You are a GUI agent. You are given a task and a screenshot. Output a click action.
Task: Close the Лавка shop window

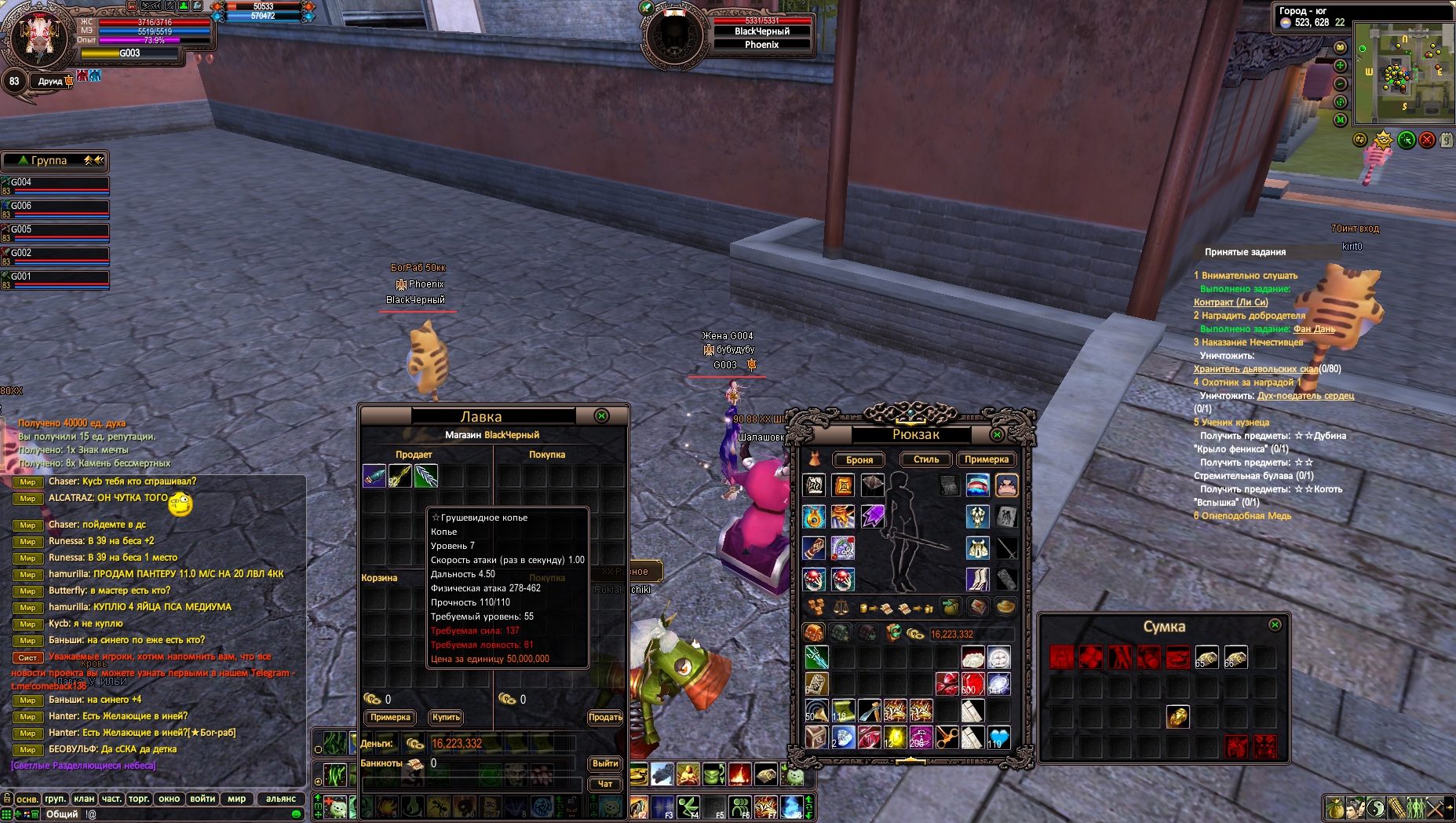click(x=601, y=416)
